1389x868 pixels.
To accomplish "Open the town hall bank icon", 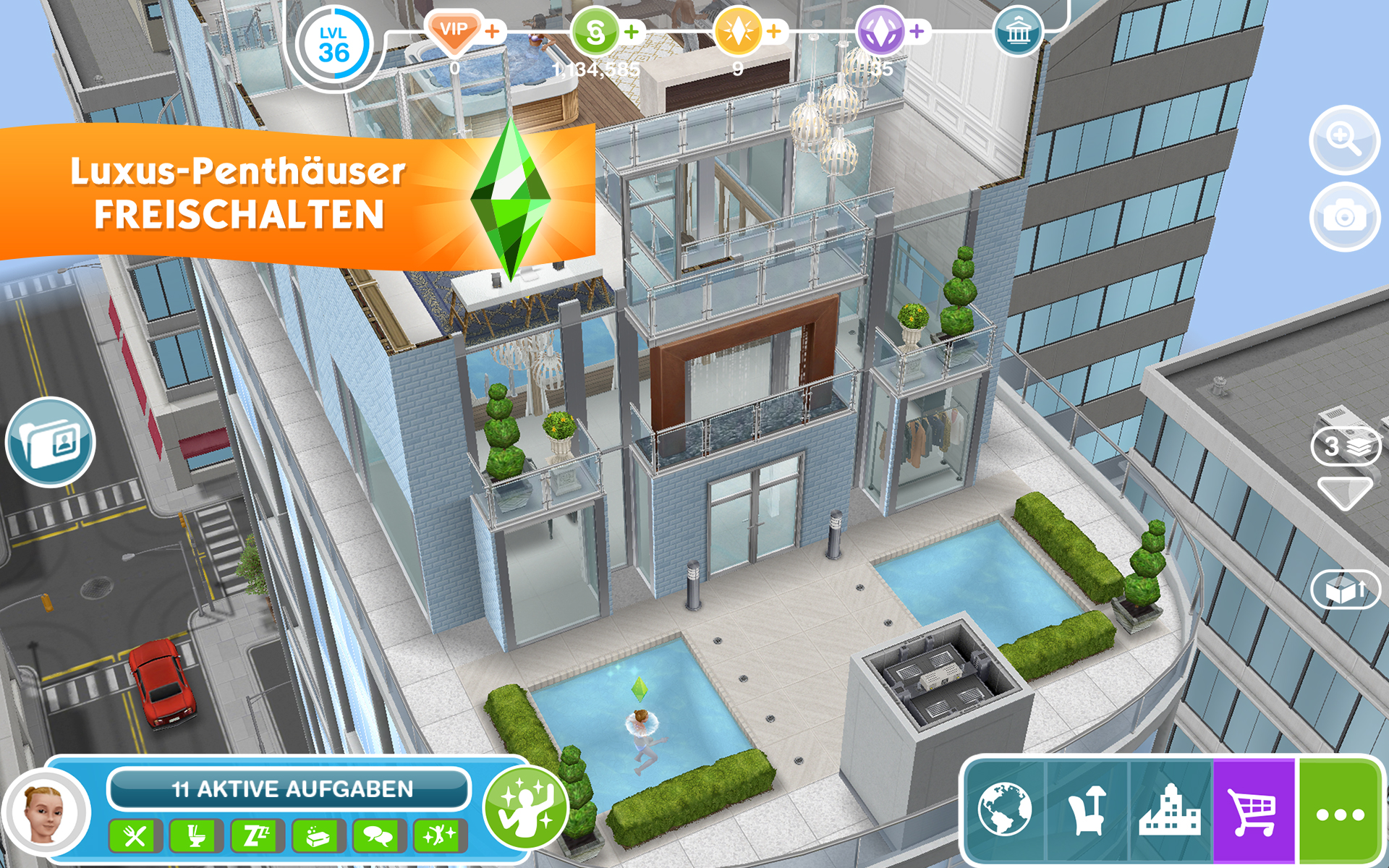I will tap(1019, 32).
